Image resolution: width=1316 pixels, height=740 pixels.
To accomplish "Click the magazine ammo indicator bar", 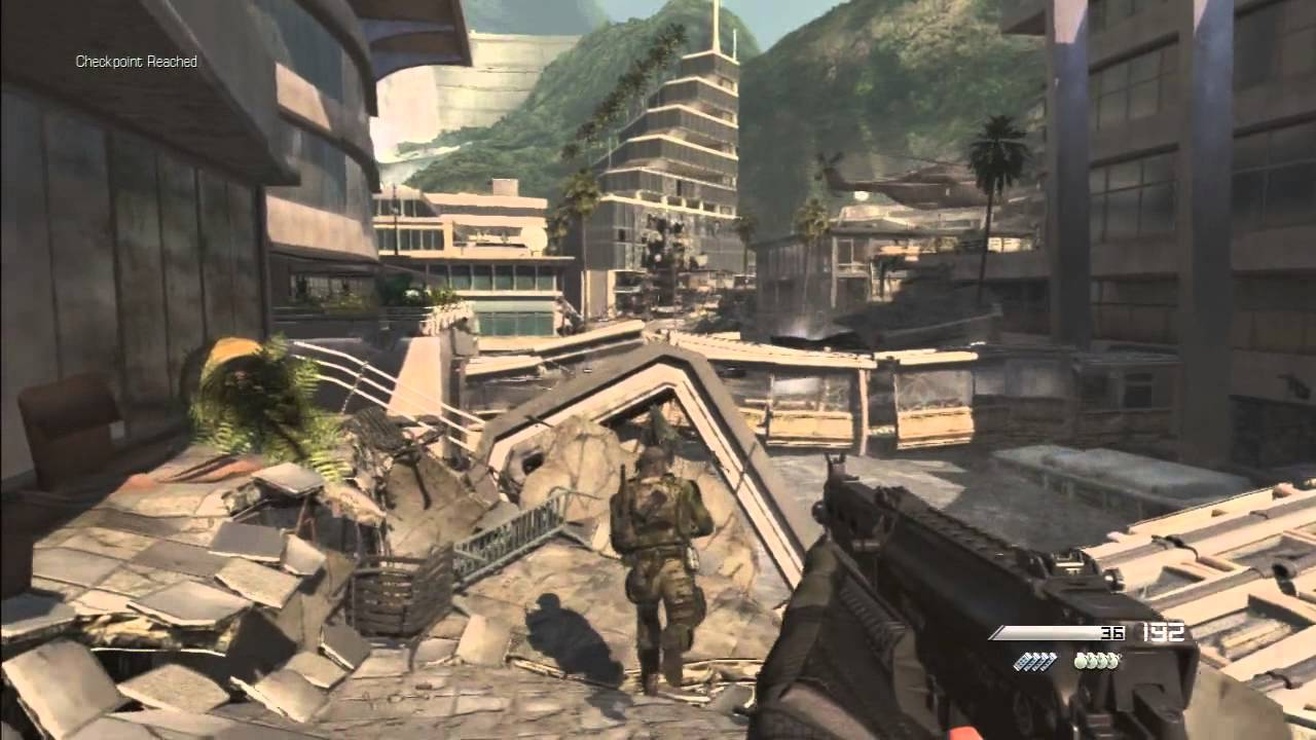I will (x=1047, y=631).
